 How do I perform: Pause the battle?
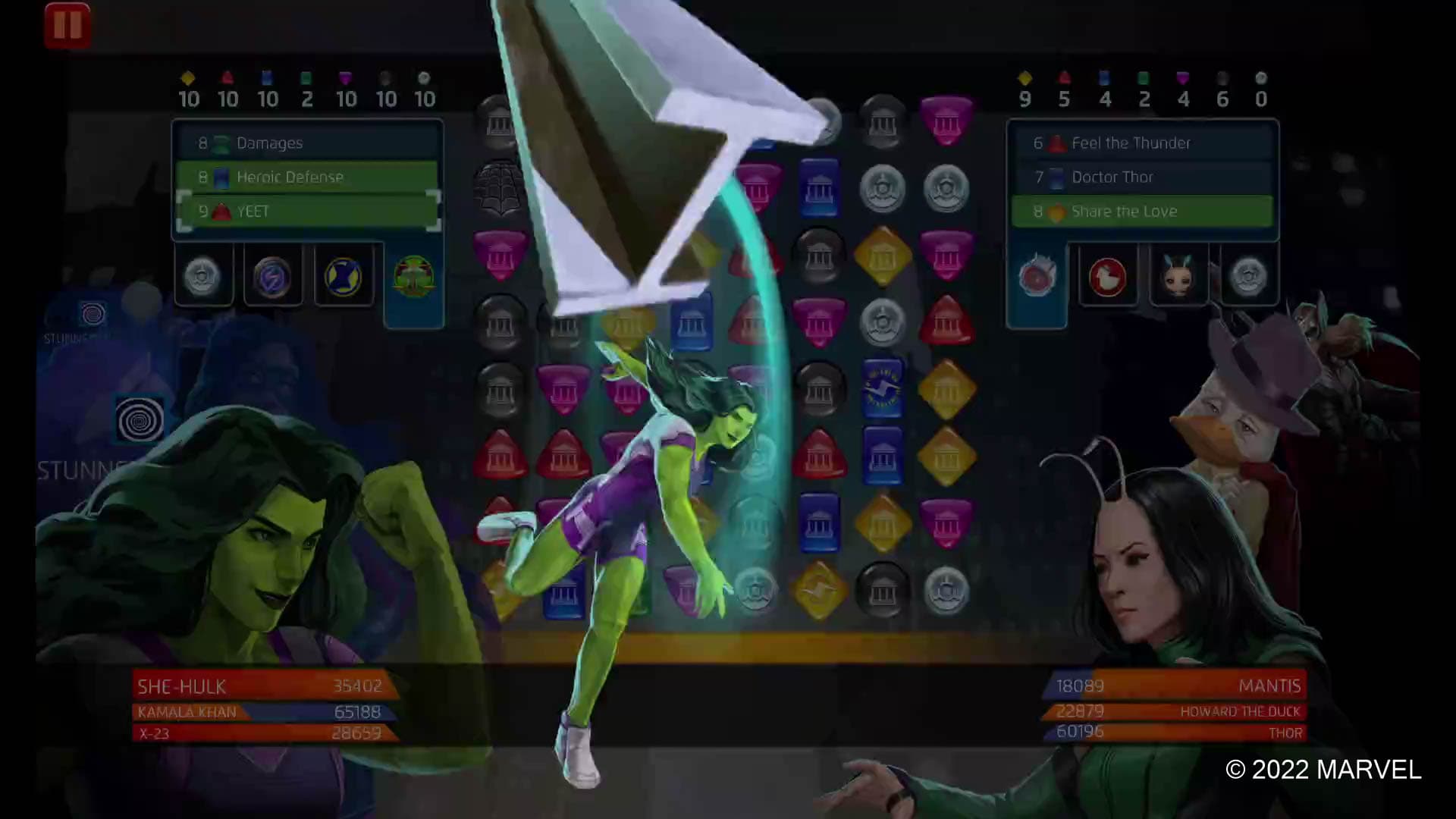click(x=67, y=24)
